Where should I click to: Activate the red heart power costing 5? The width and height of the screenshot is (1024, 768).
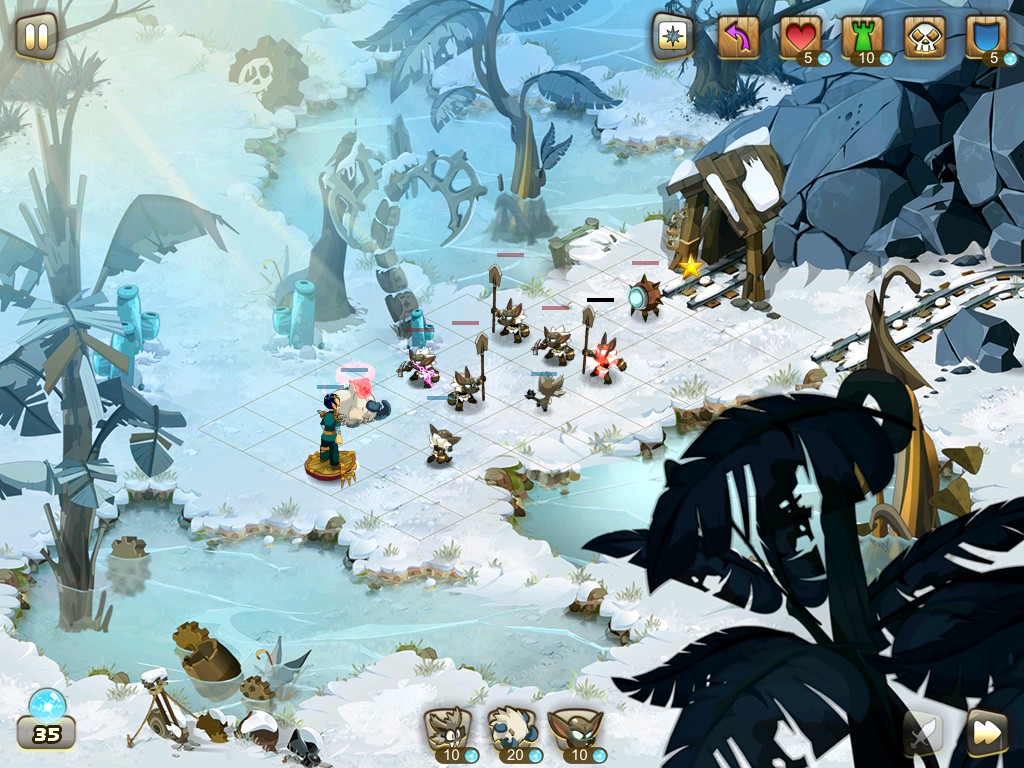[800, 38]
